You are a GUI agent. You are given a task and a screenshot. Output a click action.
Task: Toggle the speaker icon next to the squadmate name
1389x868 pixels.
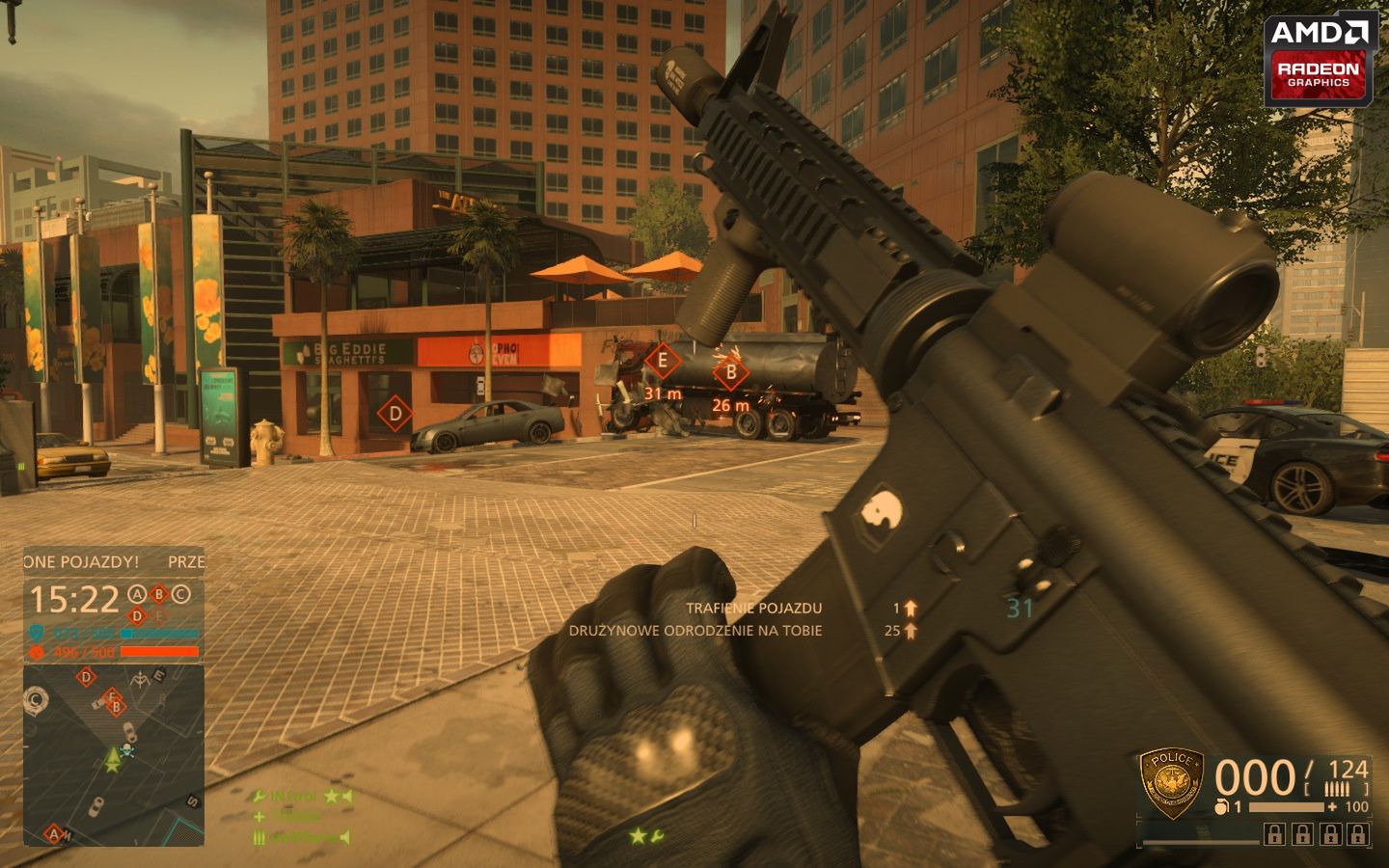coord(346,797)
